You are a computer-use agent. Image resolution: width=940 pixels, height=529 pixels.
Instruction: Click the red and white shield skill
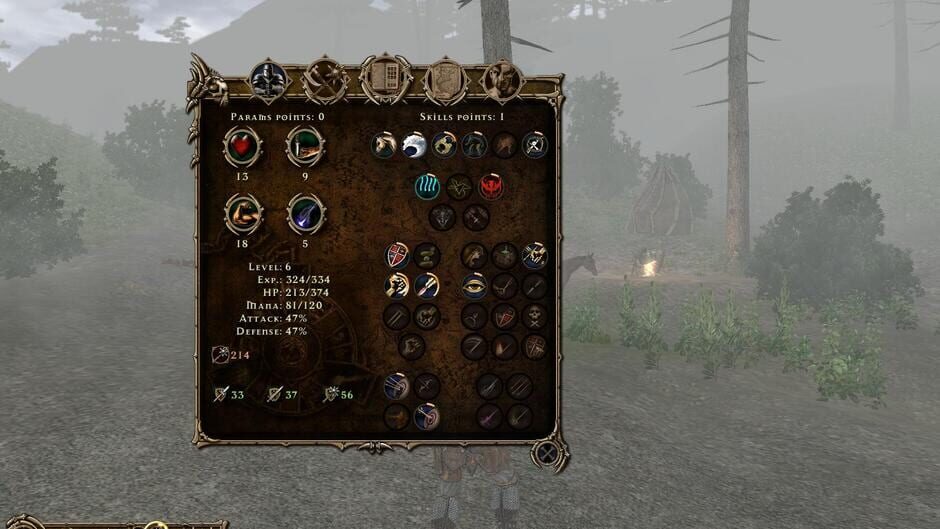[x=397, y=255]
